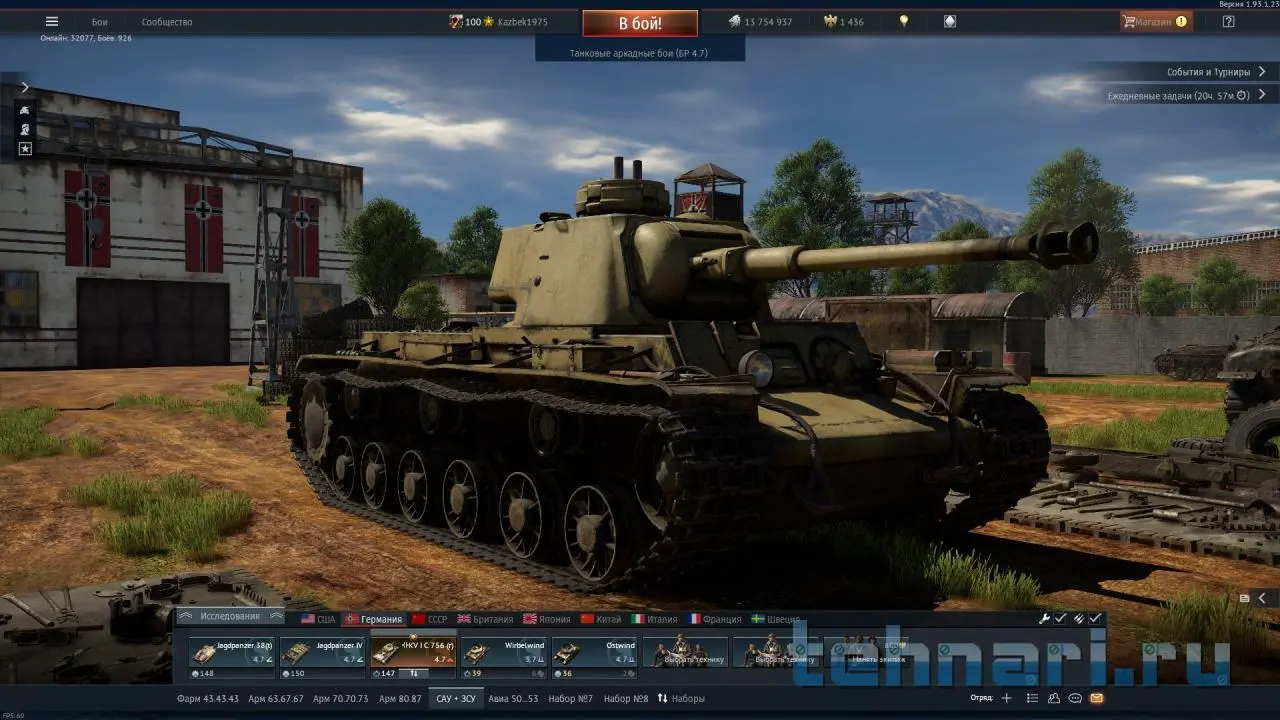This screenshot has height=720, width=1280.
Task: Select the Jagdpanzer 38(t) crew slot
Action: pyautogui.click(x=231, y=652)
